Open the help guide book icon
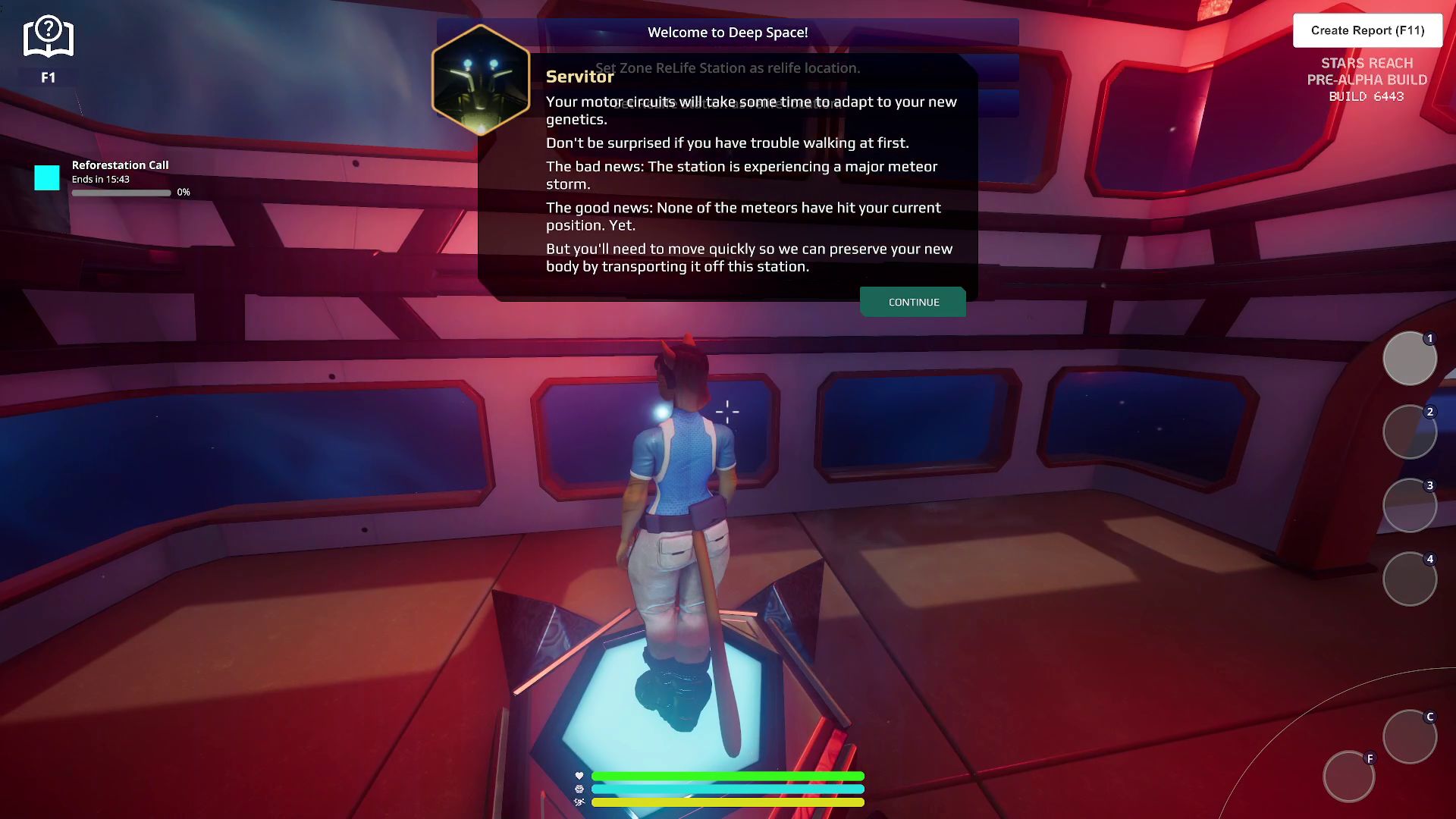Viewport: 1456px width, 819px height. tap(48, 38)
